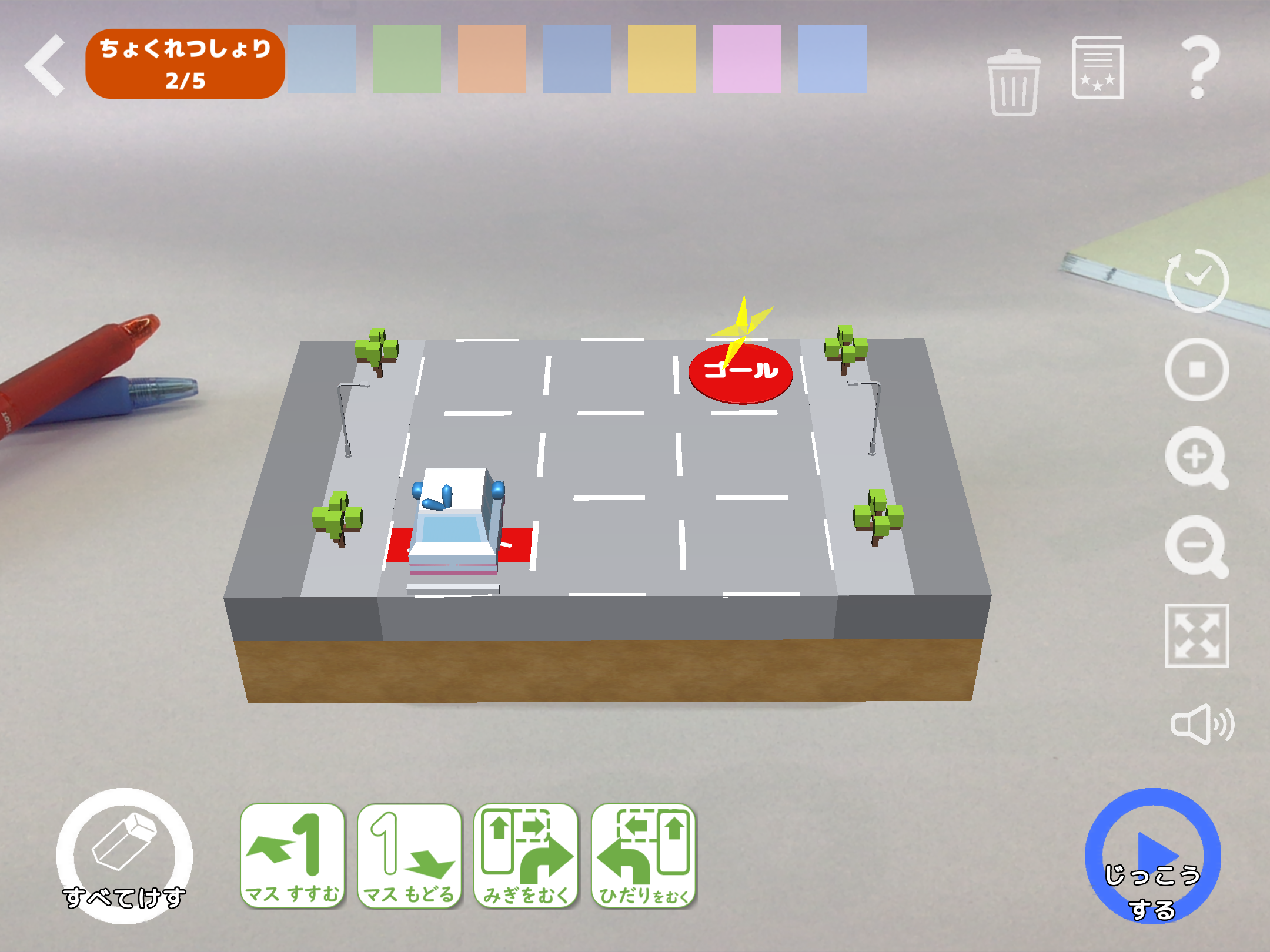Toggle the fullscreen expand arrows icon

point(1197,635)
